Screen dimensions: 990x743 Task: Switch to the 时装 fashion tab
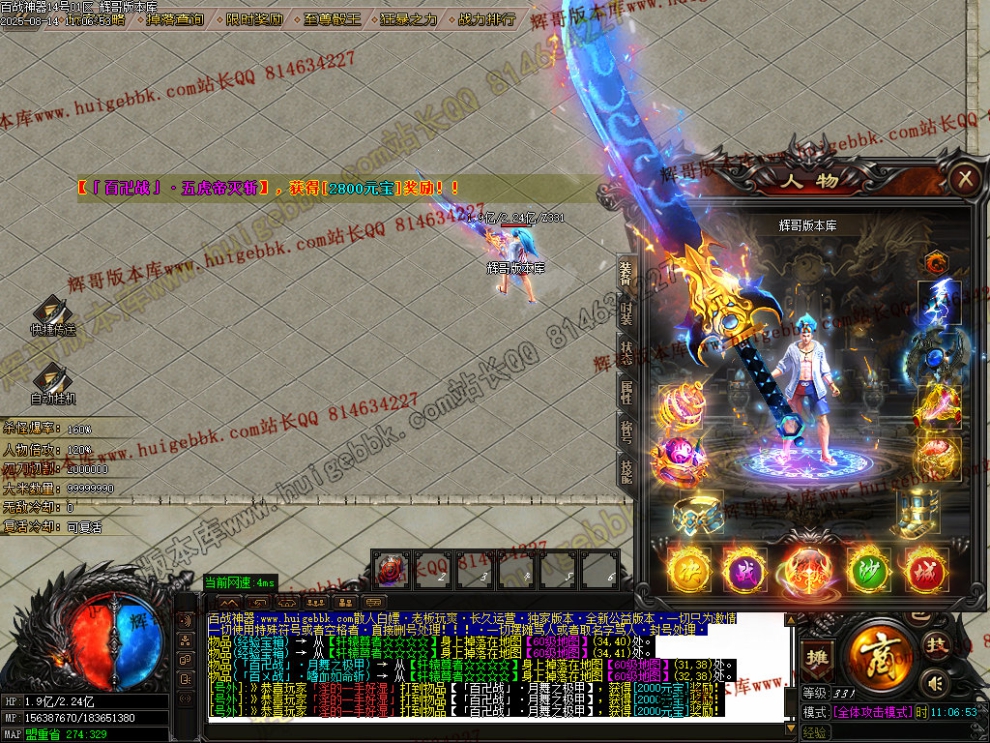tap(626, 314)
